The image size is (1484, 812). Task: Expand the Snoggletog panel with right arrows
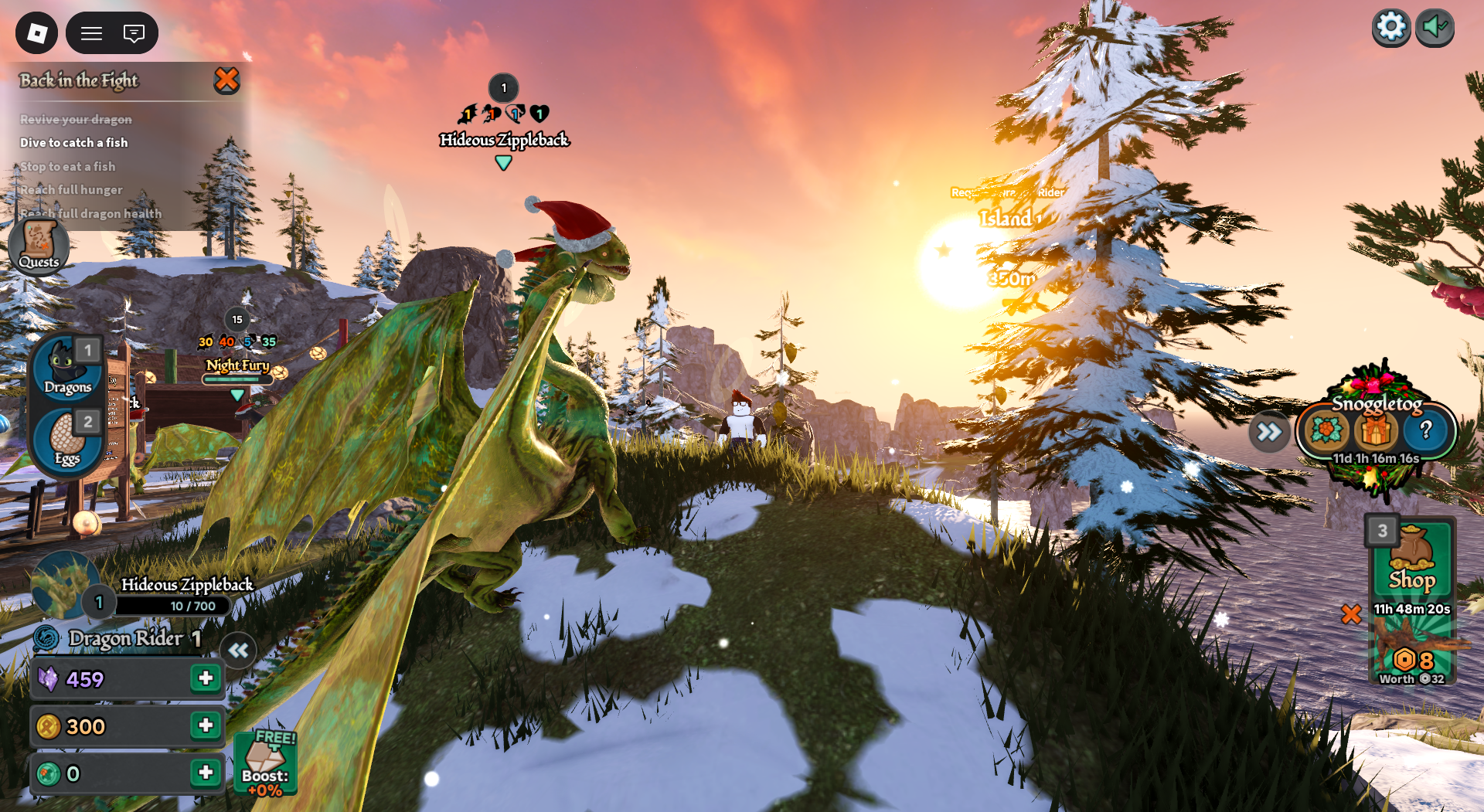pos(1268,432)
